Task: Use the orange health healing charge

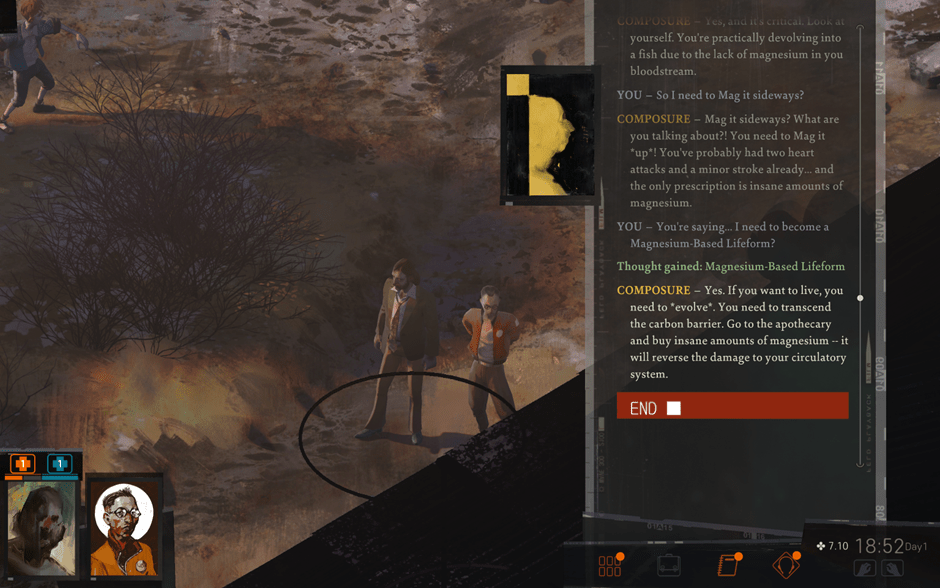Action: point(22,464)
